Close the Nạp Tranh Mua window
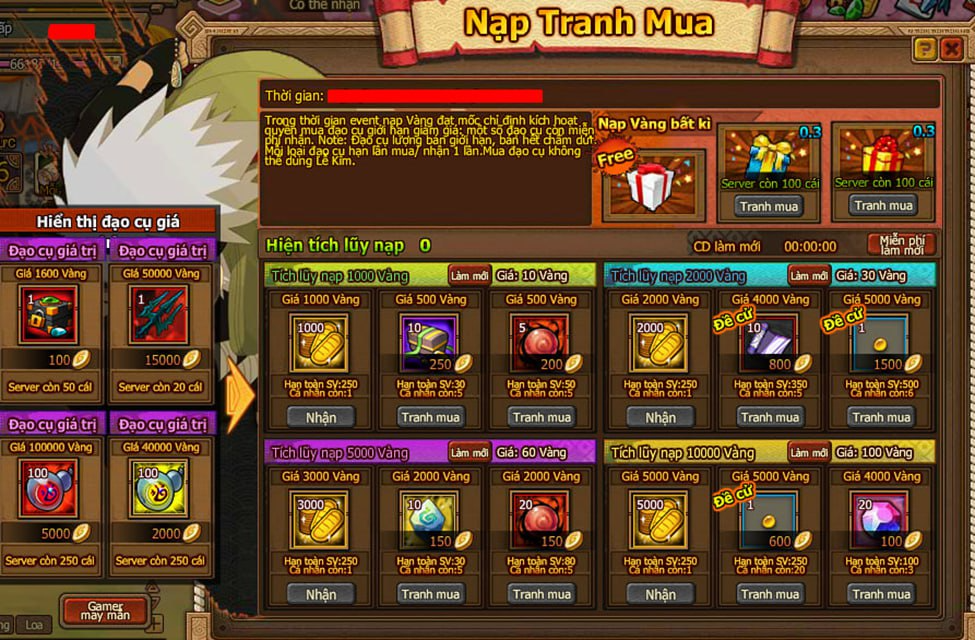 [951, 49]
